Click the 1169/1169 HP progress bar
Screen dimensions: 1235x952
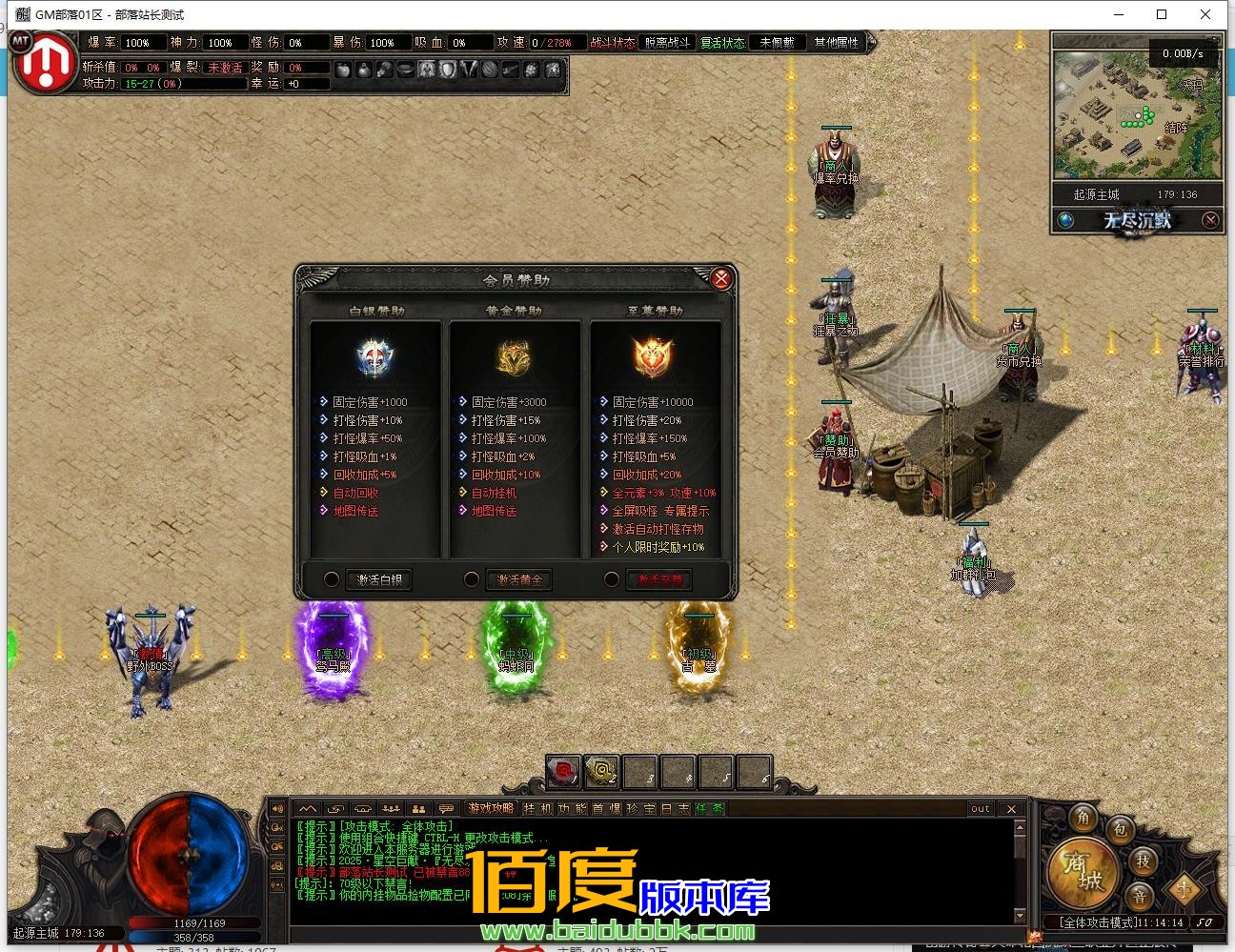point(200,921)
